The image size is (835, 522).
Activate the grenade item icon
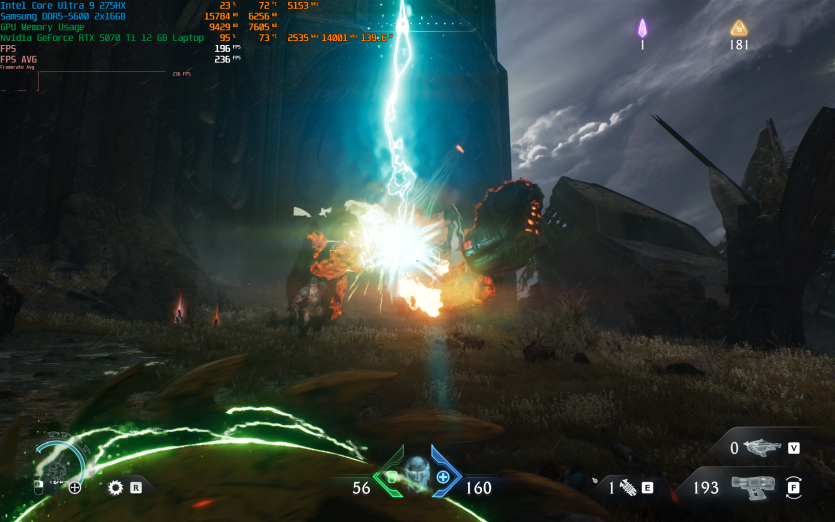pos(628,488)
